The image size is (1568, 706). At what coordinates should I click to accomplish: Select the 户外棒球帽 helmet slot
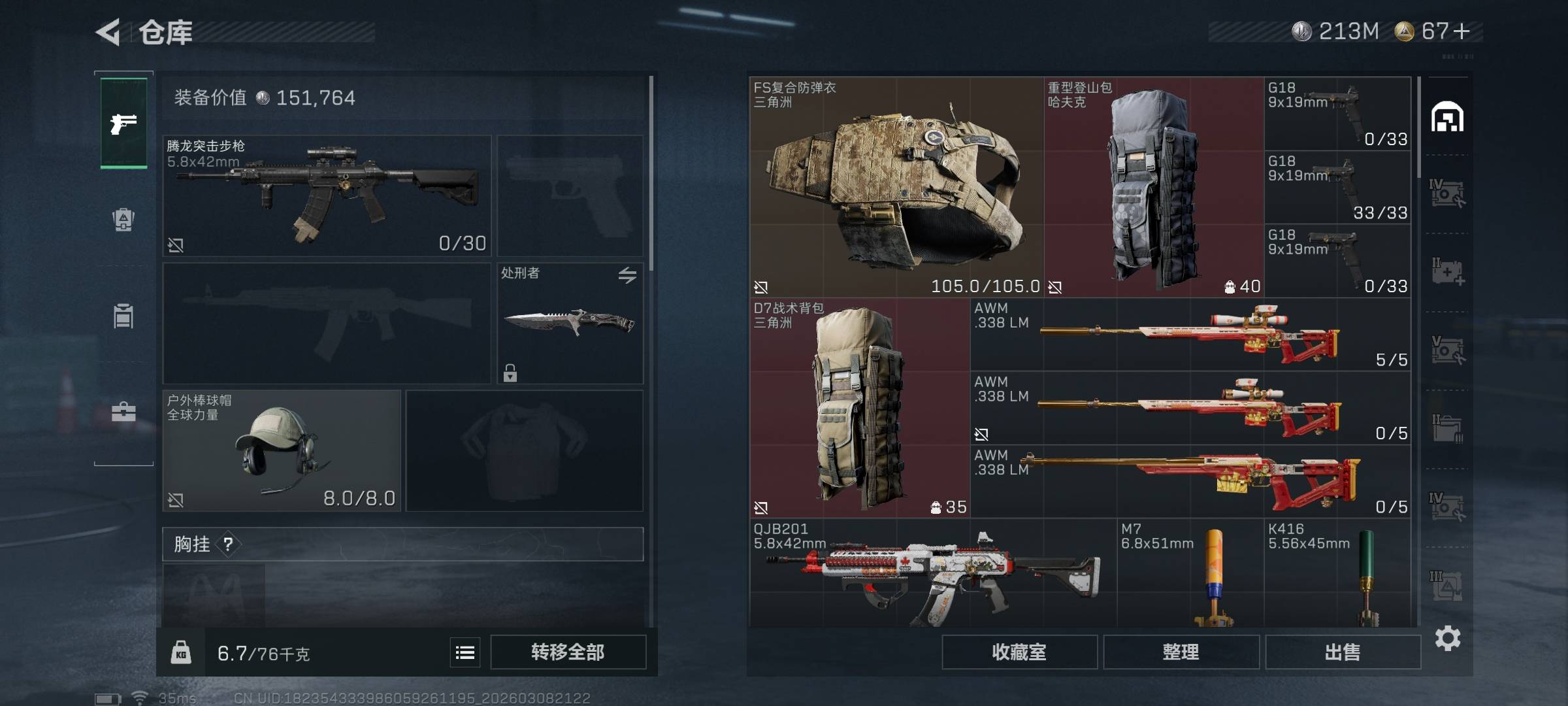[281, 450]
